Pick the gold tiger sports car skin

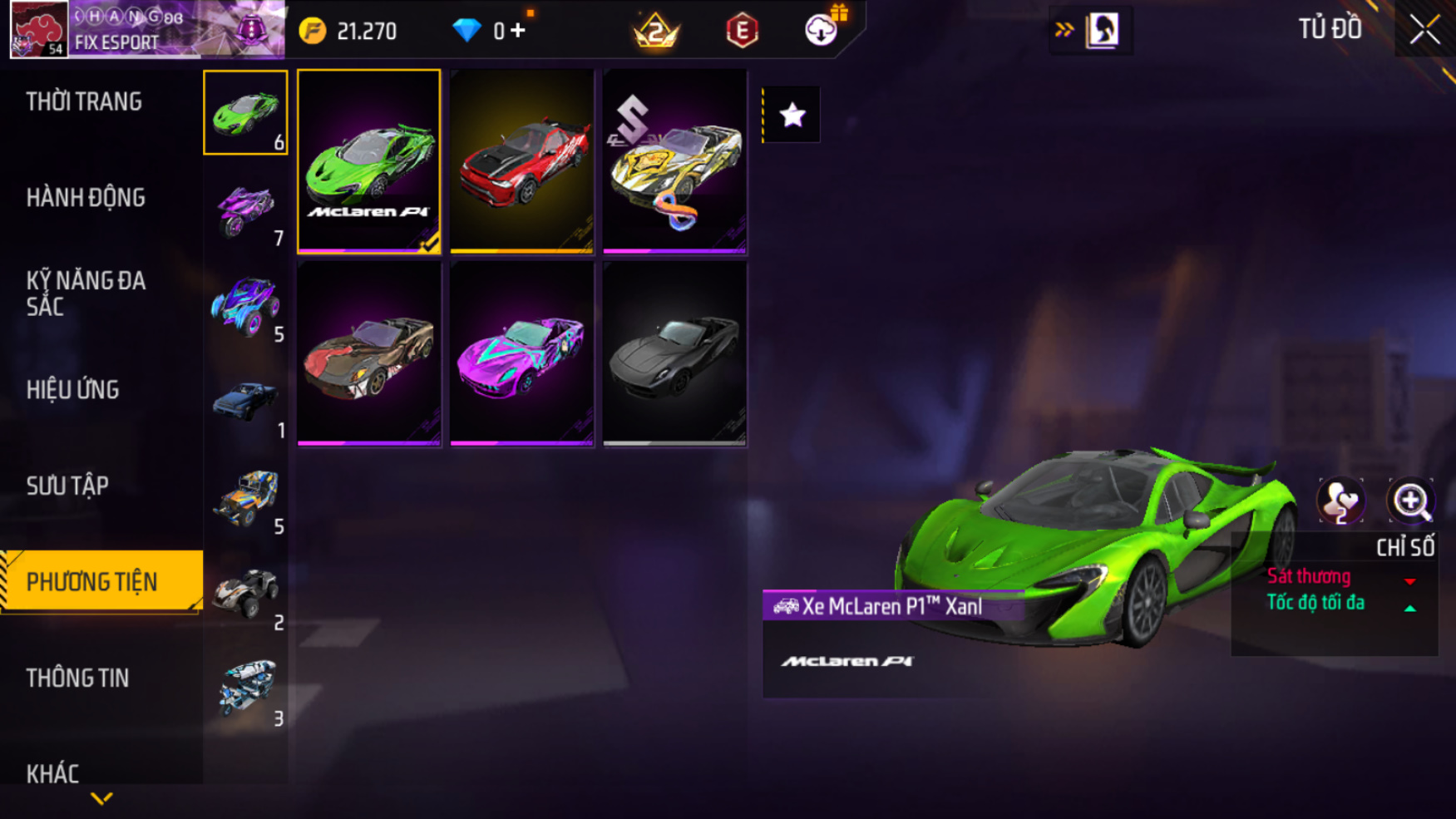point(674,161)
